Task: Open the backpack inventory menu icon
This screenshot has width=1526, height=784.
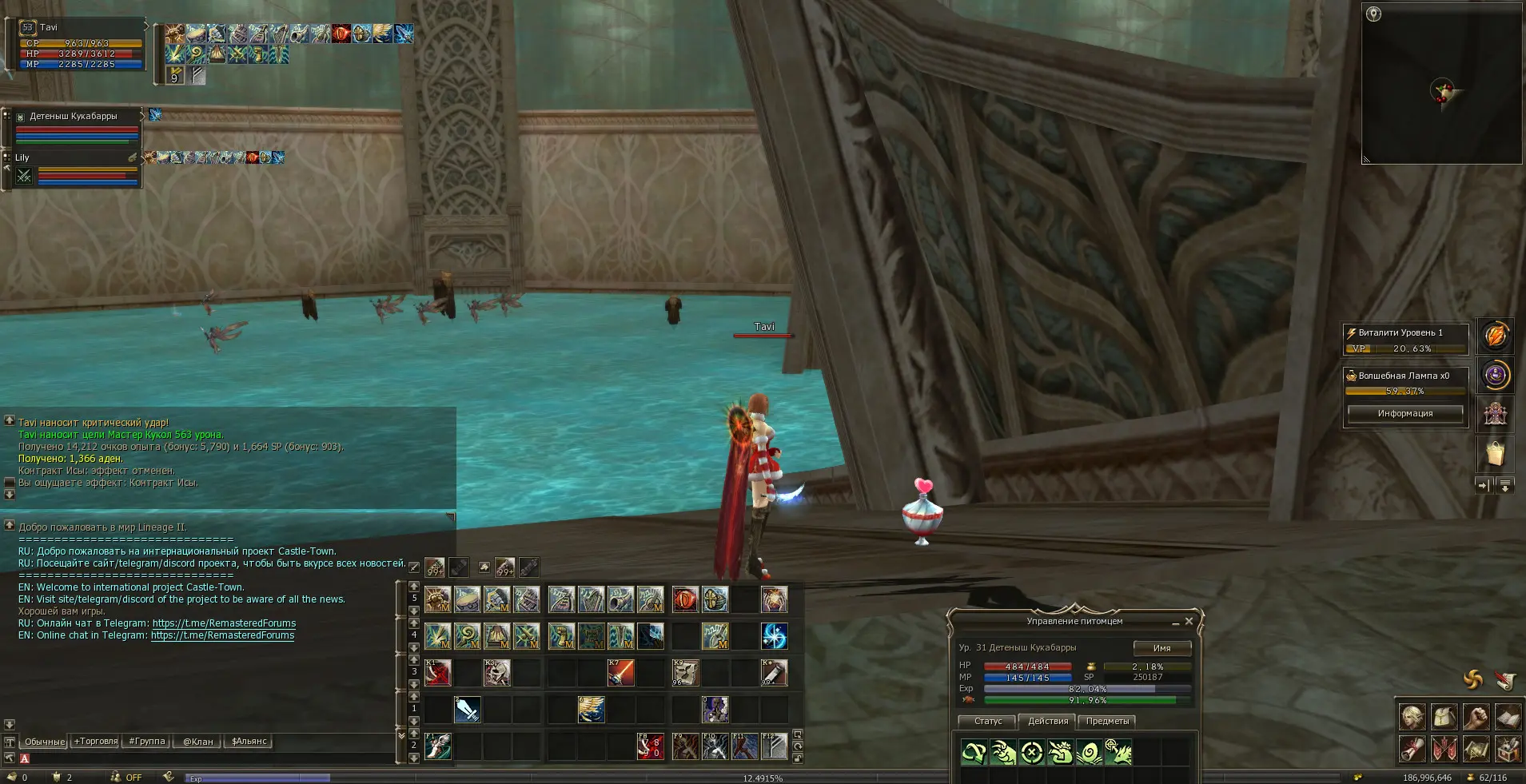Action: pos(1444,717)
